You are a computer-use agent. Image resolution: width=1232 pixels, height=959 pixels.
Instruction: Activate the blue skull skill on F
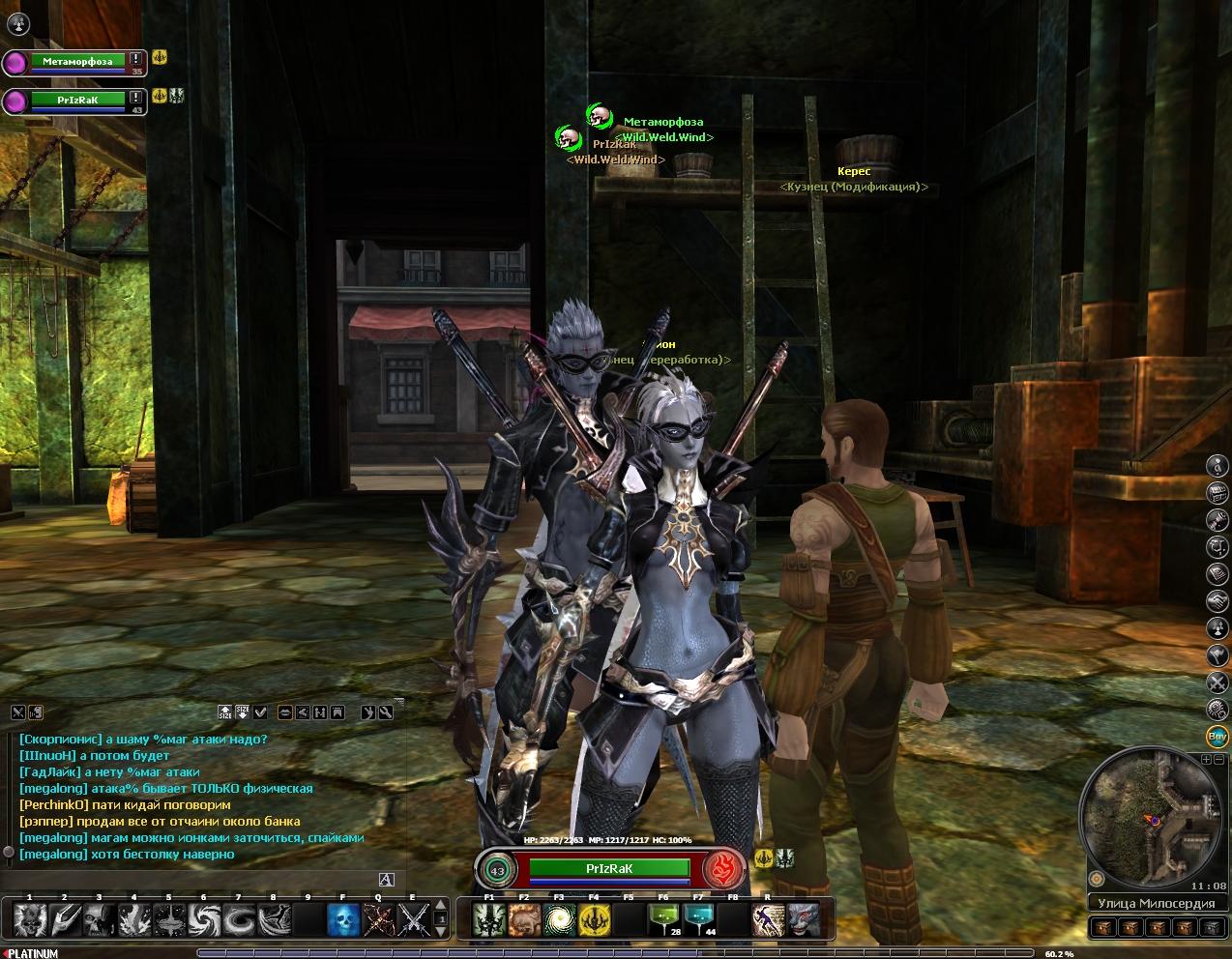(x=343, y=919)
